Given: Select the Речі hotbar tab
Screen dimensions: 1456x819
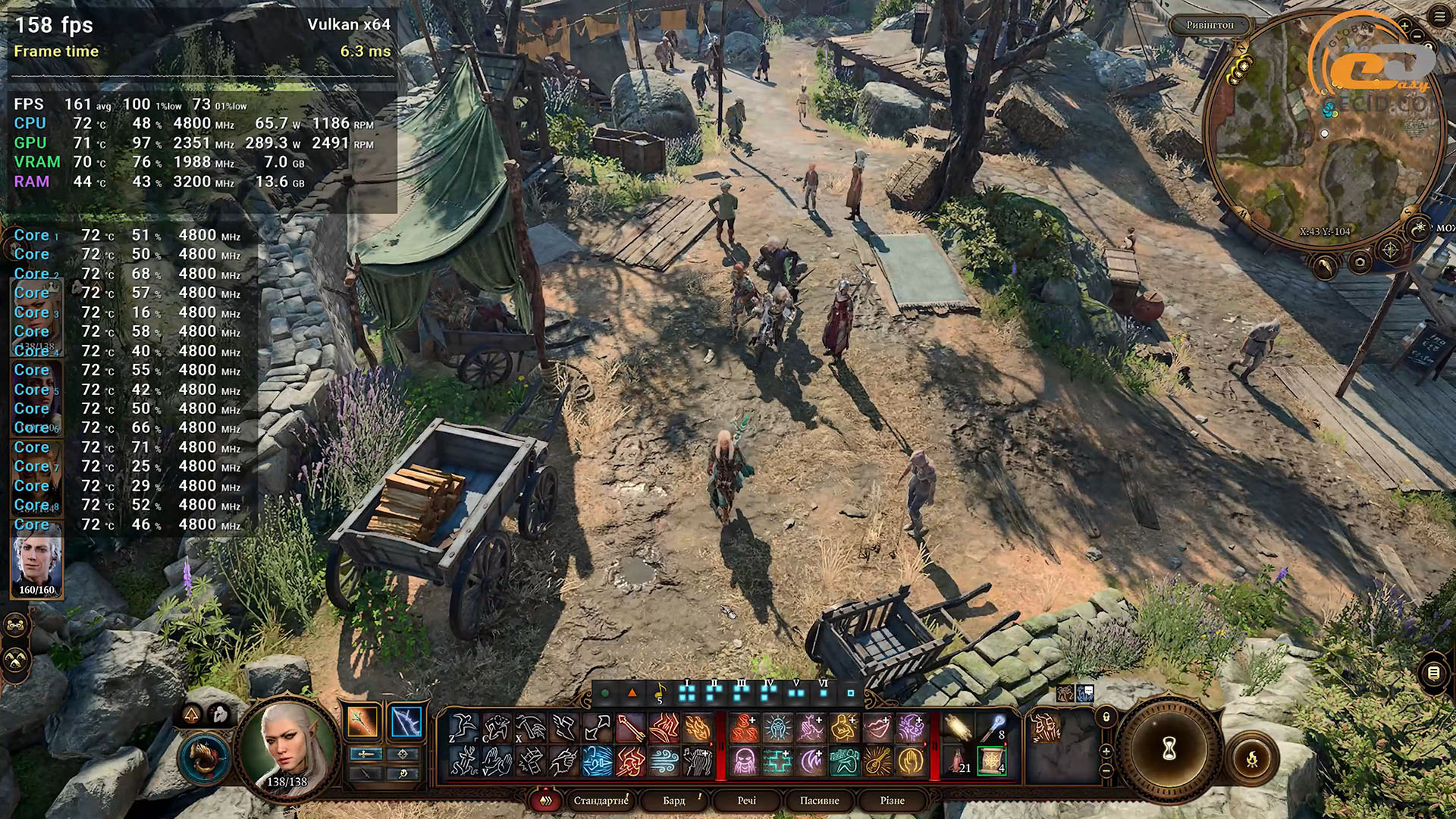Looking at the screenshot, I should coord(747,801).
